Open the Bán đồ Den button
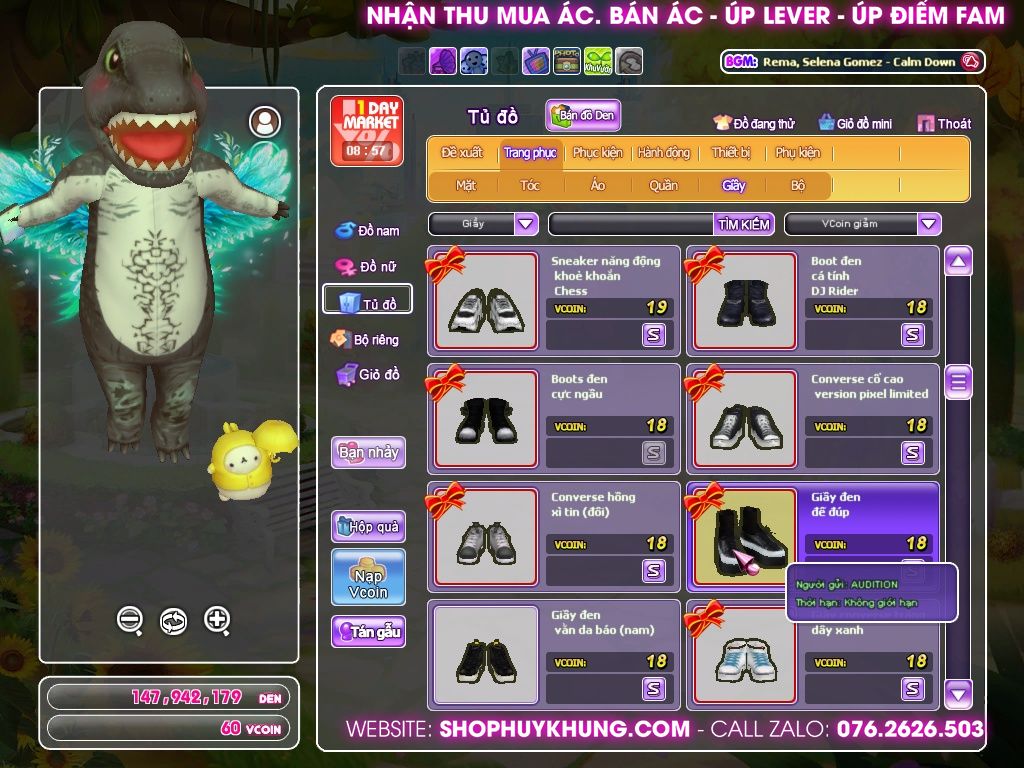The width and height of the screenshot is (1024, 768). pyautogui.click(x=583, y=115)
